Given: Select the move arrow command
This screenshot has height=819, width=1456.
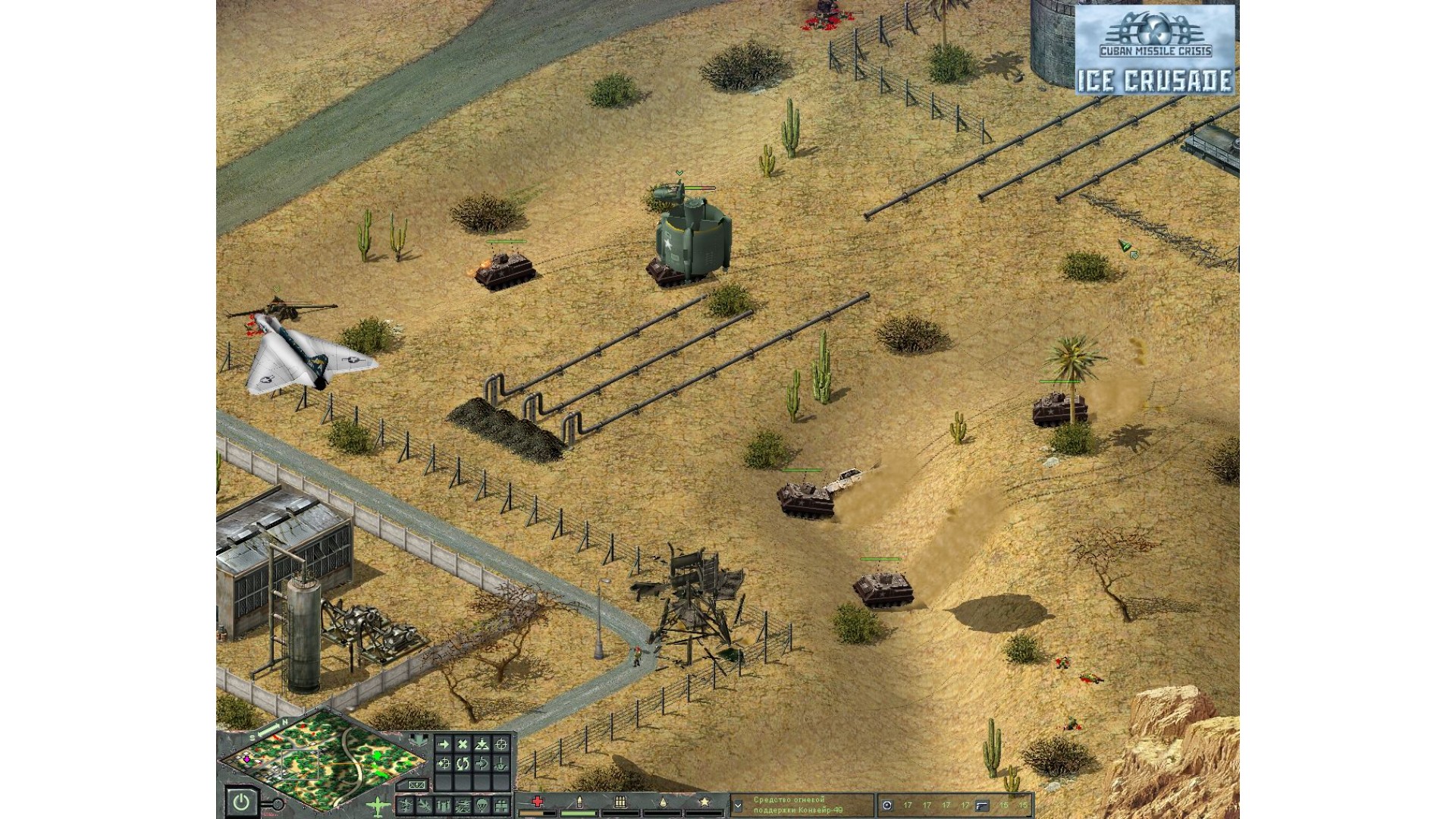Looking at the screenshot, I should pos(444,745).
